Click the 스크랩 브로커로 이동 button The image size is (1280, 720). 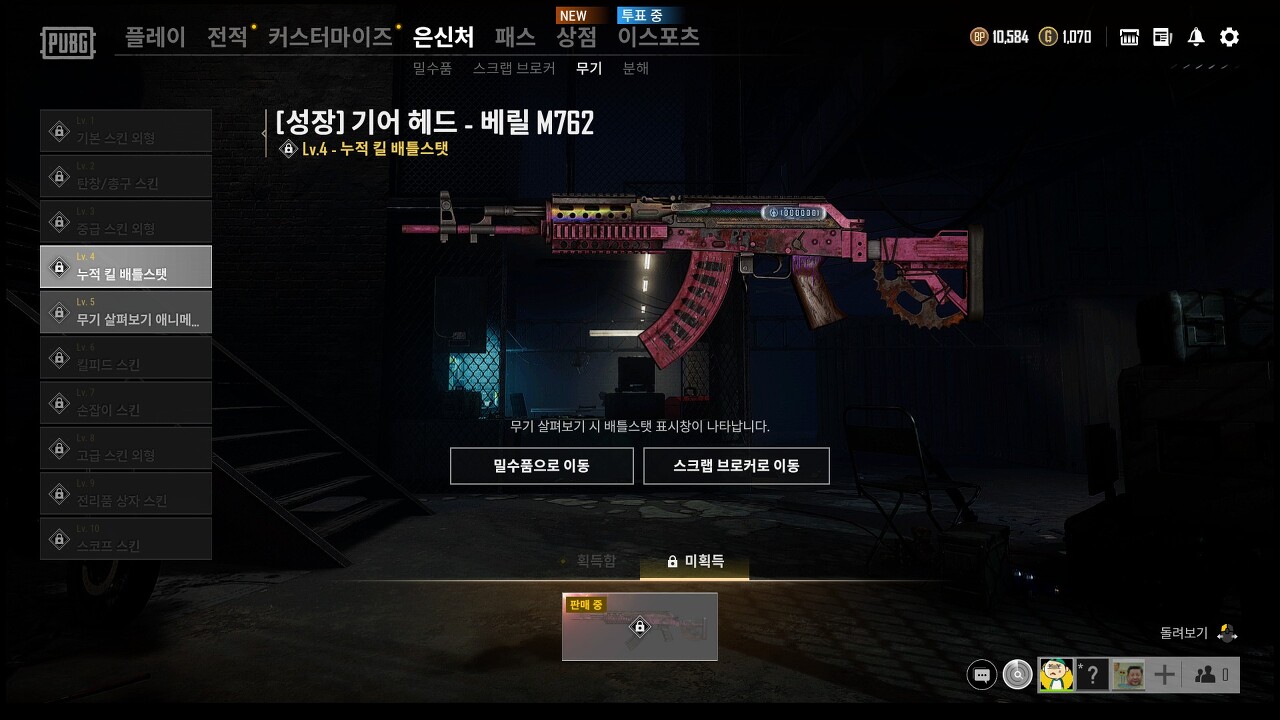737,465
